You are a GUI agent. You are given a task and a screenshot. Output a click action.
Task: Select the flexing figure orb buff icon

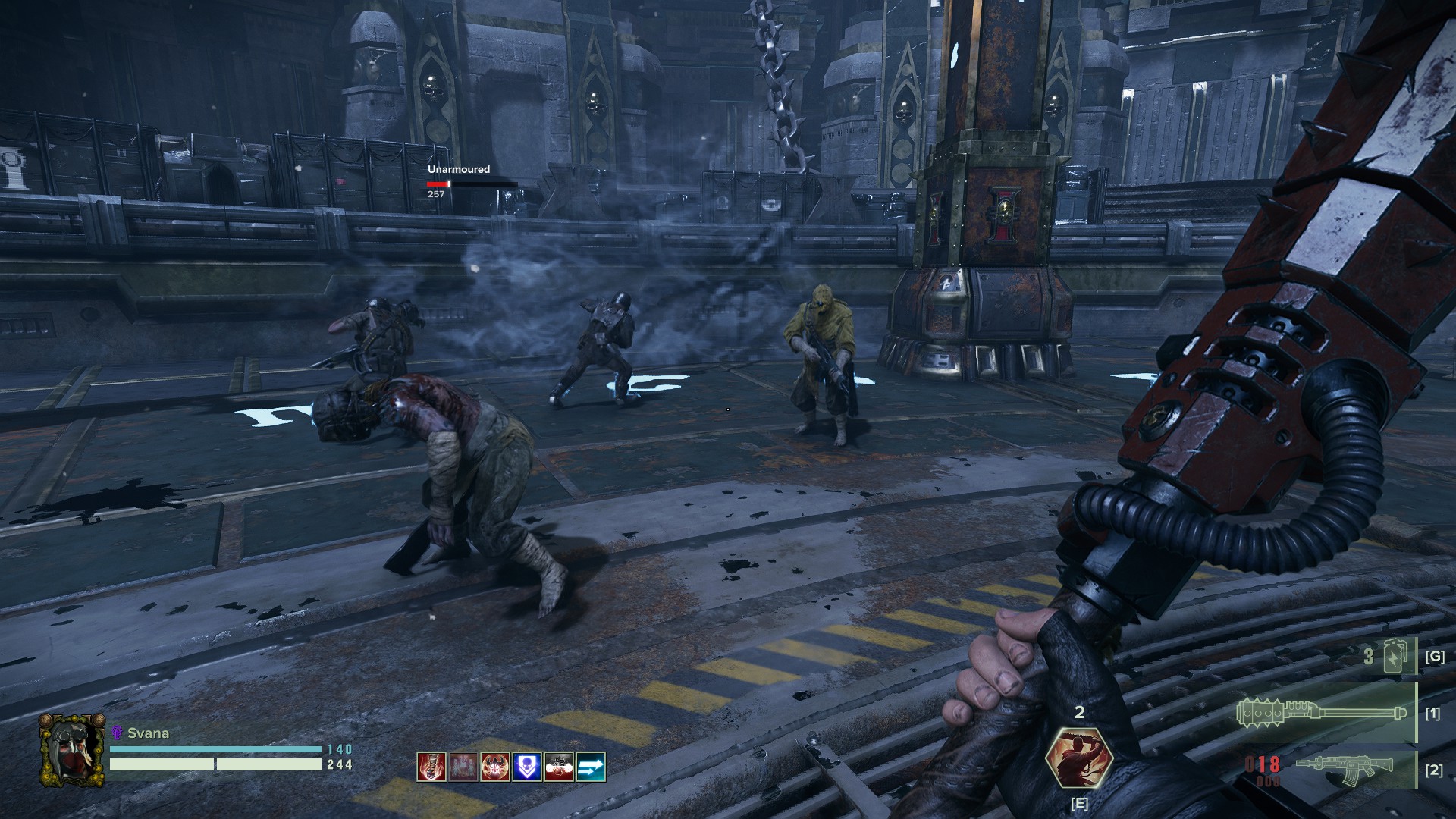(x=495, y=767)
